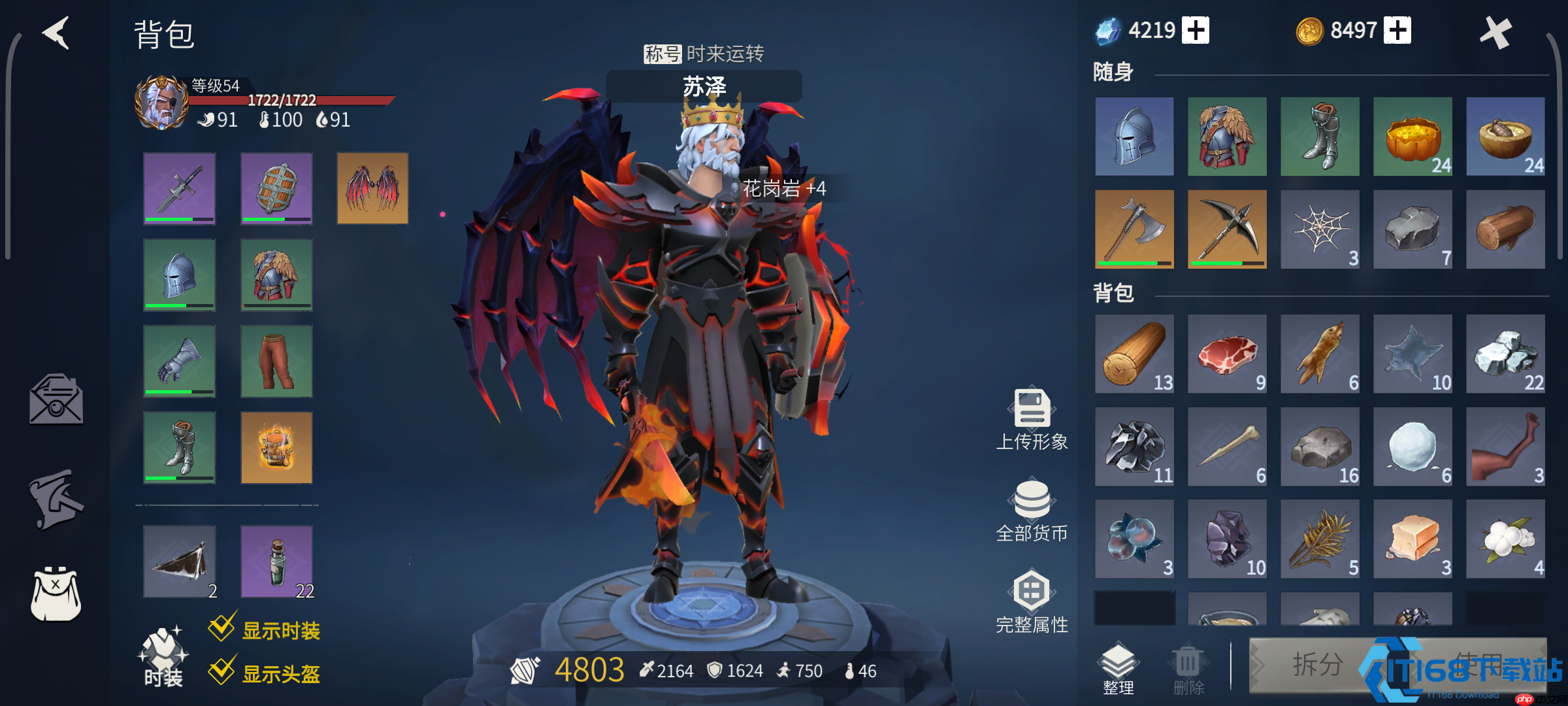Image resolution: width=1568 pixels, height=706 pixels.
Task: Select the equipped sword weapon slot
Action: 180,188
